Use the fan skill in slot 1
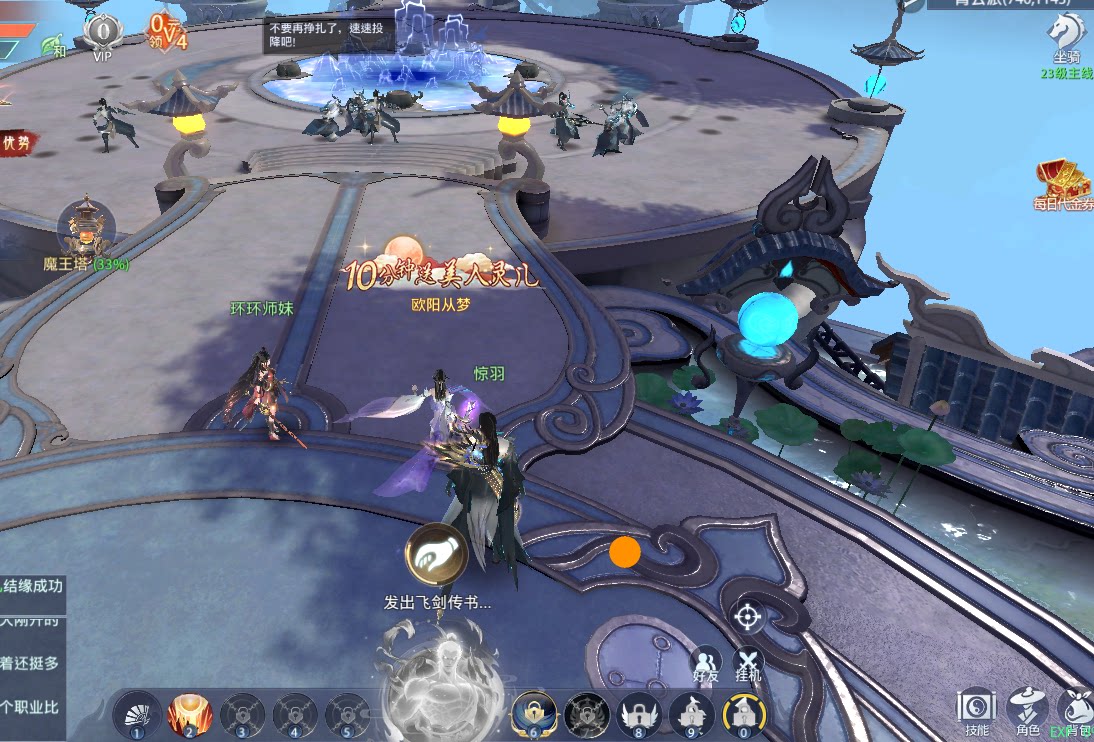Viewport: 1094px width, 742px height. click(133, 715)
